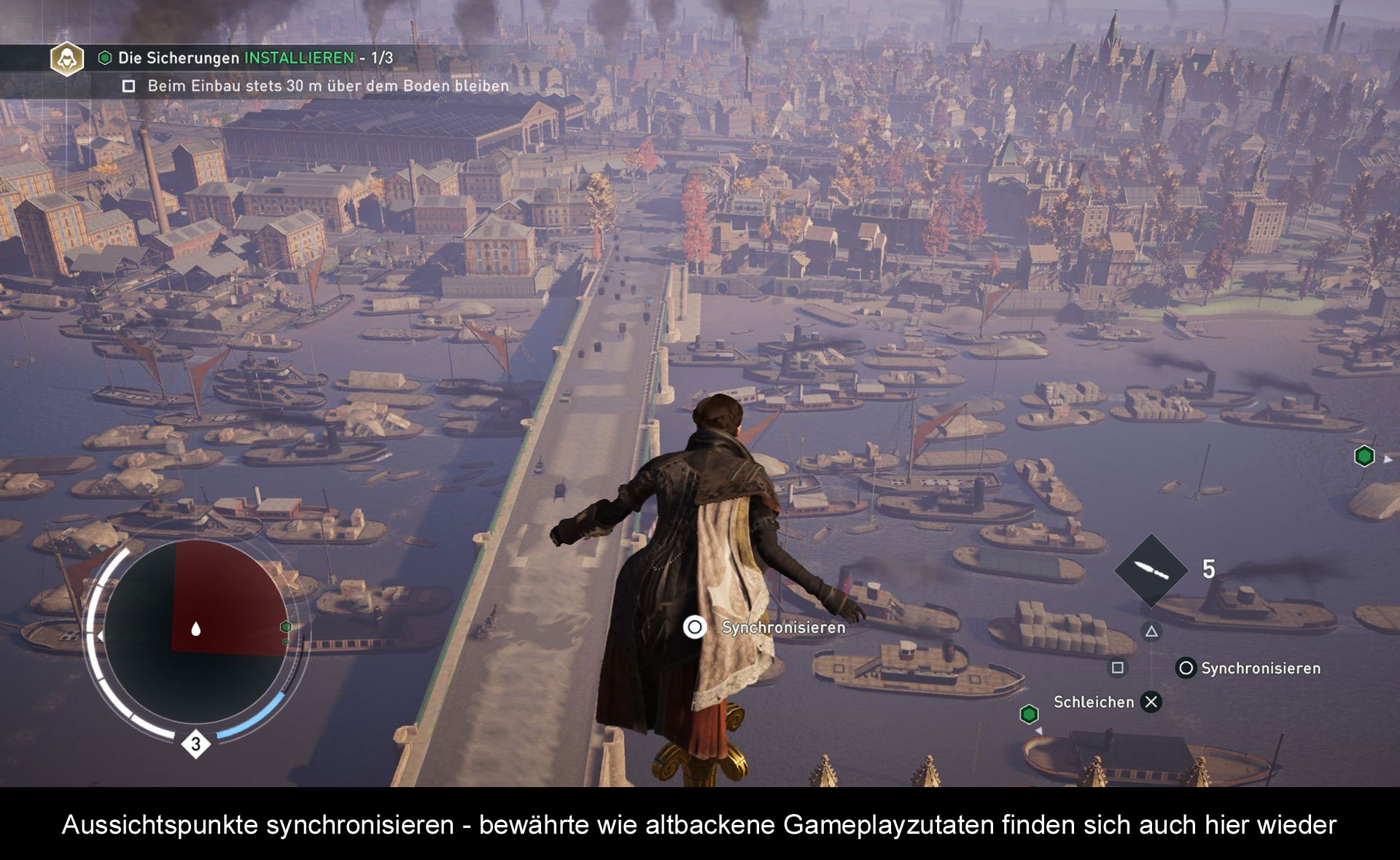Click the level 3 diamond badge
Viewport: 1400px width, 860px height.
195,744
